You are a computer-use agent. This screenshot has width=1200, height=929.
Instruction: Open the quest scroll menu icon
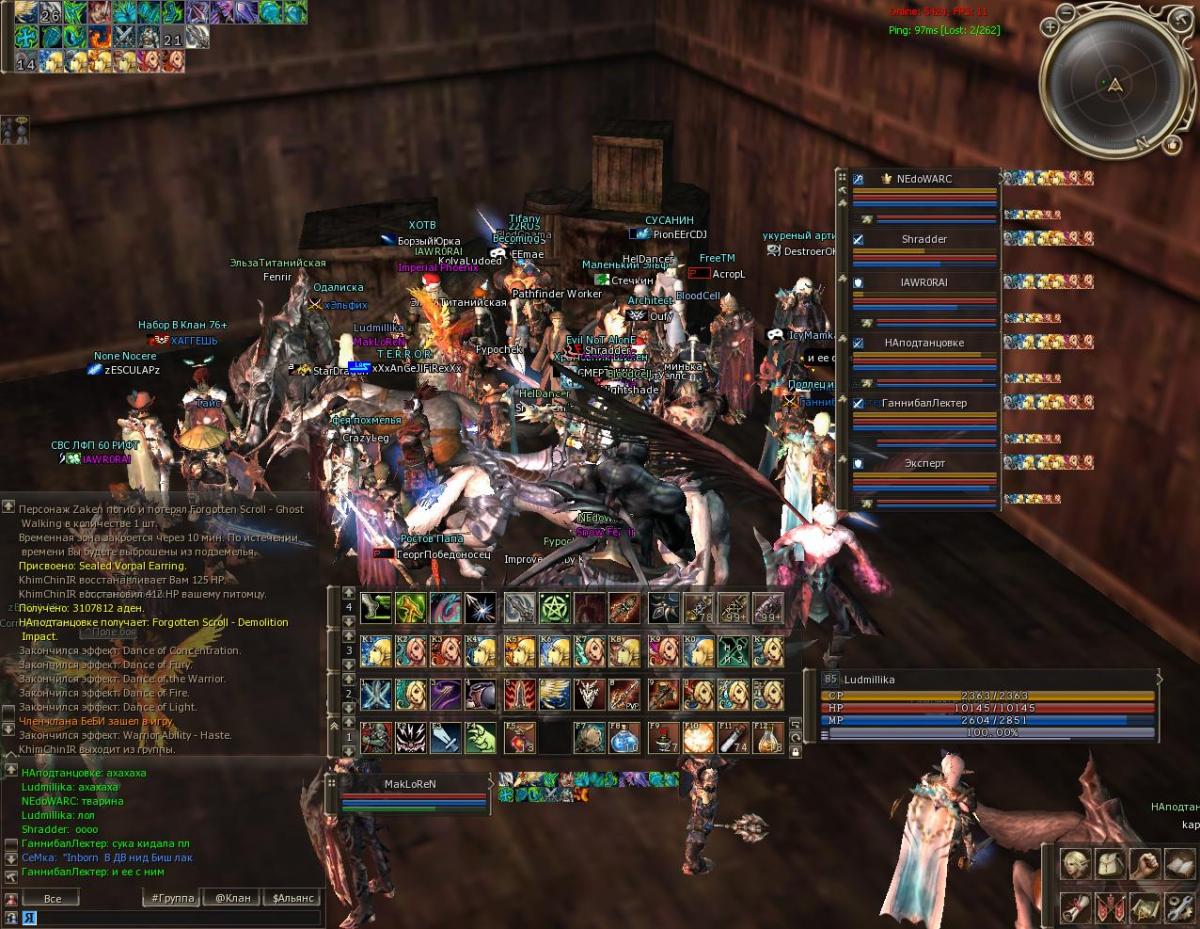click(1076, 907)
